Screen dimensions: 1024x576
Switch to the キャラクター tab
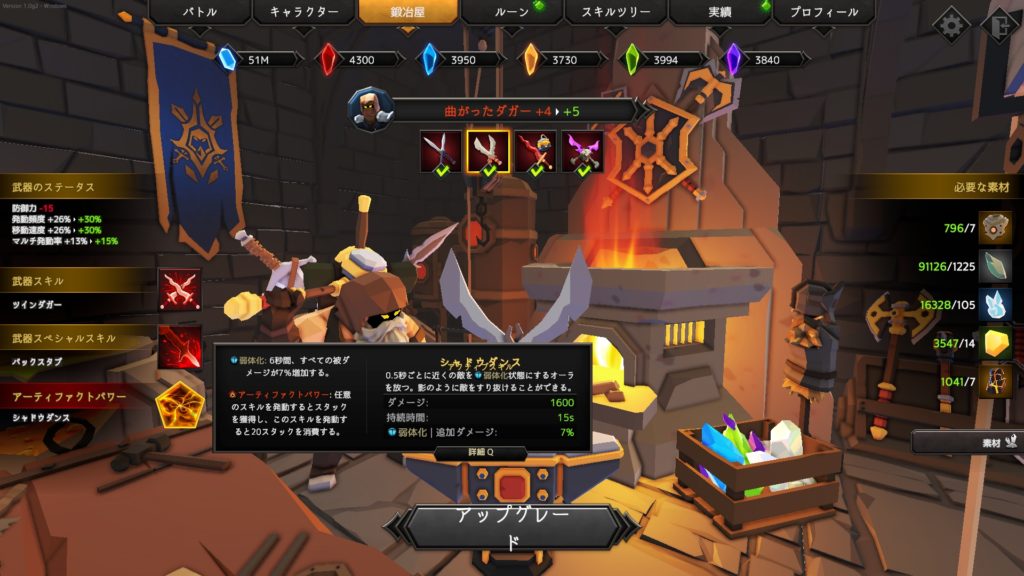click(303, 13)
